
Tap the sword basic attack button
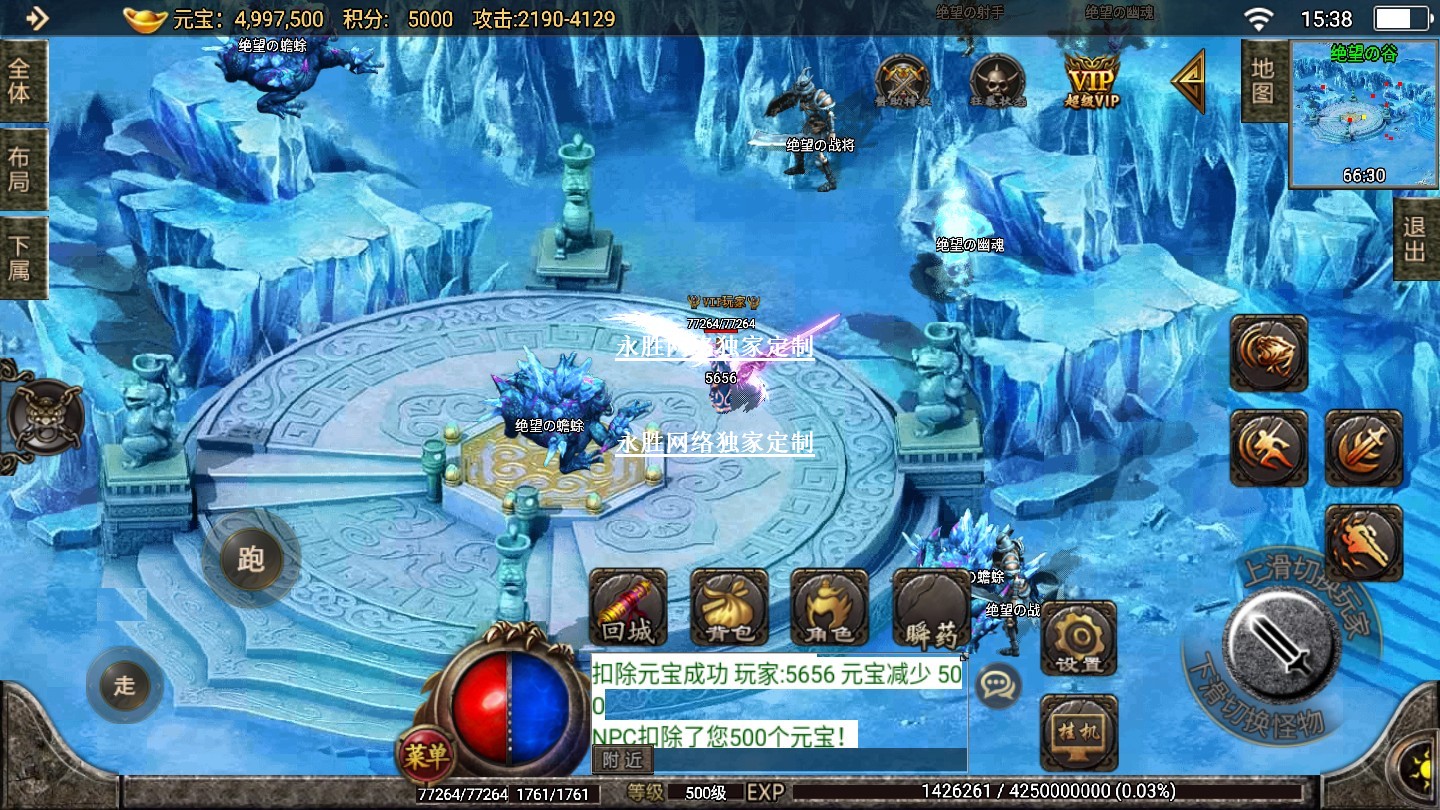point(1282,642)
